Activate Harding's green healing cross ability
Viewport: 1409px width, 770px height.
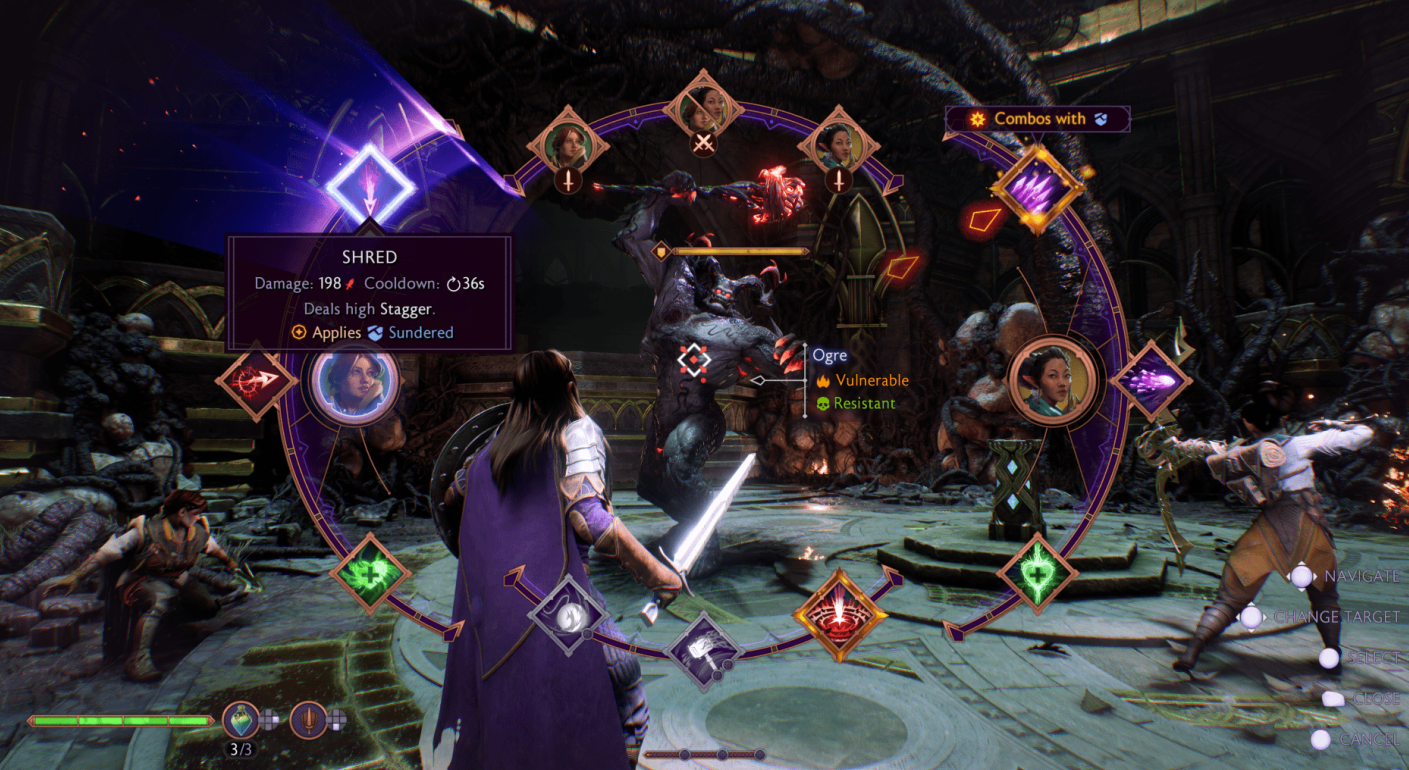371,574
